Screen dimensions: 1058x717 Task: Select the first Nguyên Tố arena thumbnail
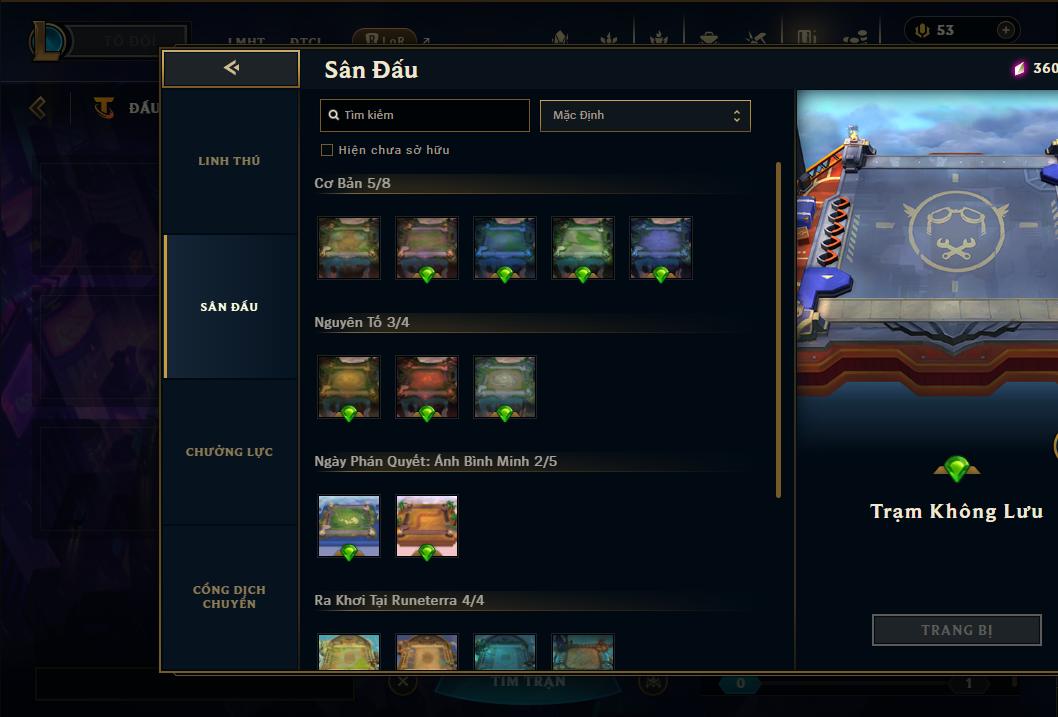[349, 387]
